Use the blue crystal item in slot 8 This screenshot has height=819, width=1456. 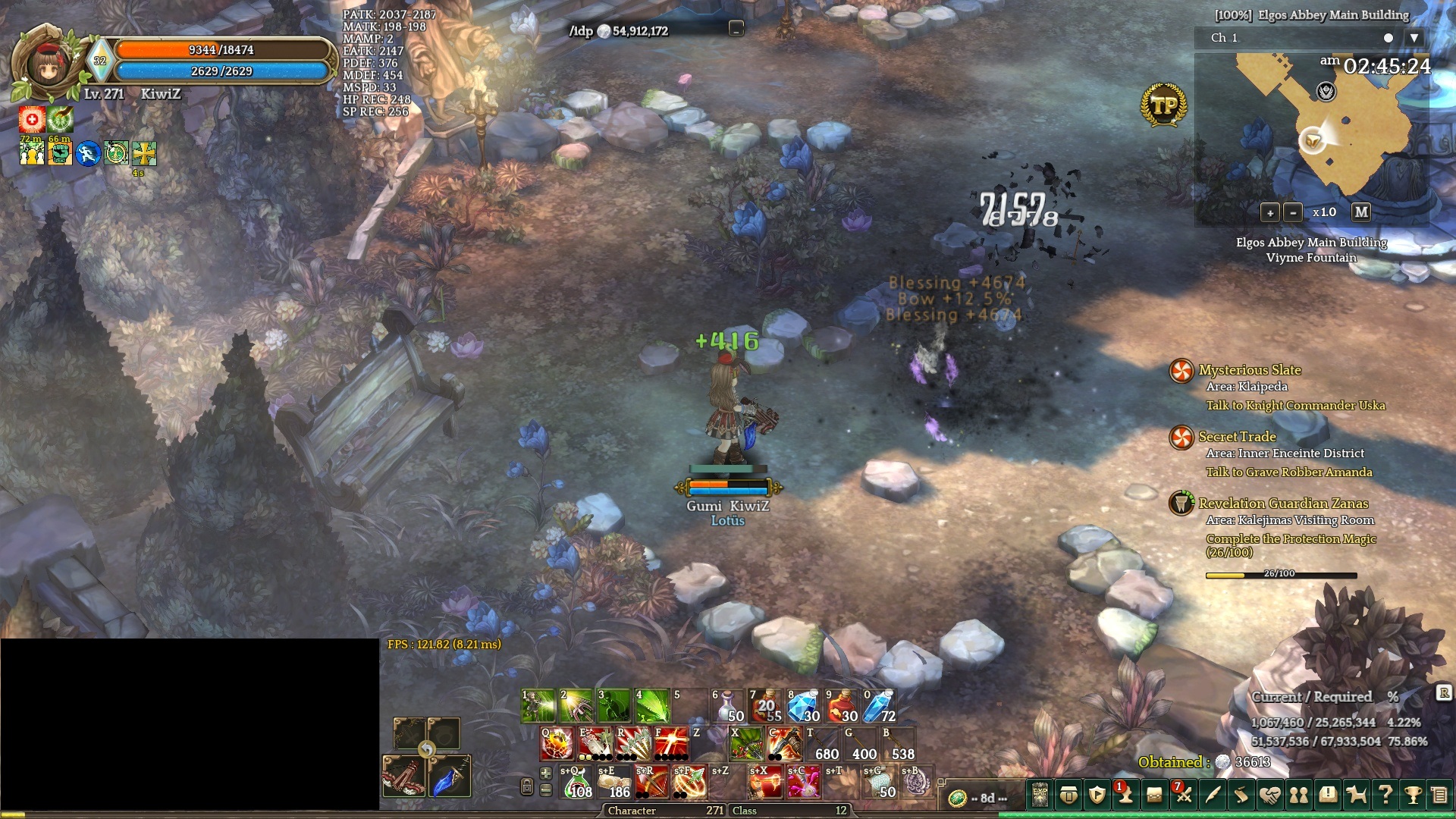pos(804,706)
